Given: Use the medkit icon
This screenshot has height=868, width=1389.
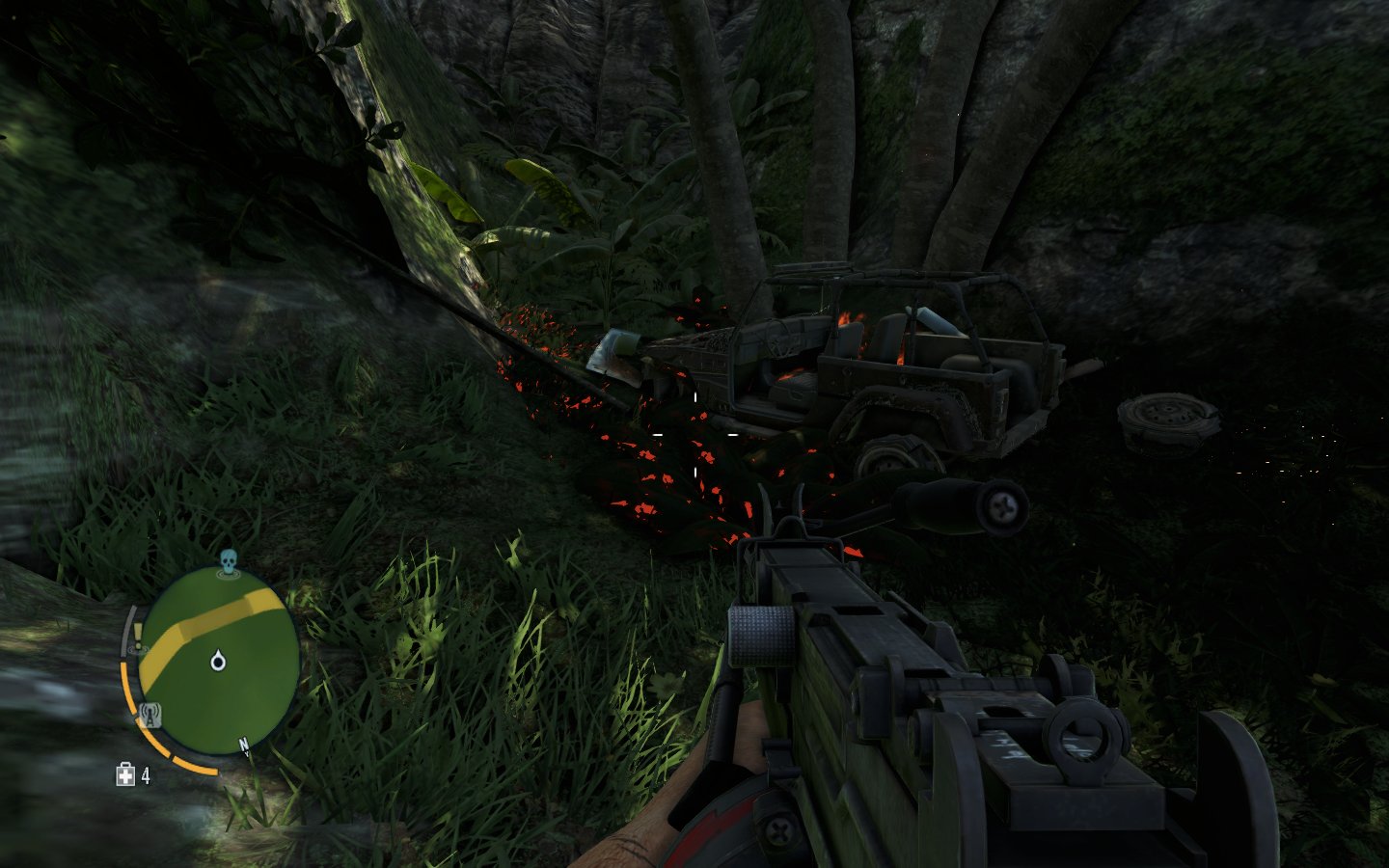Looking at the screenshot, I should coord(125,774).
